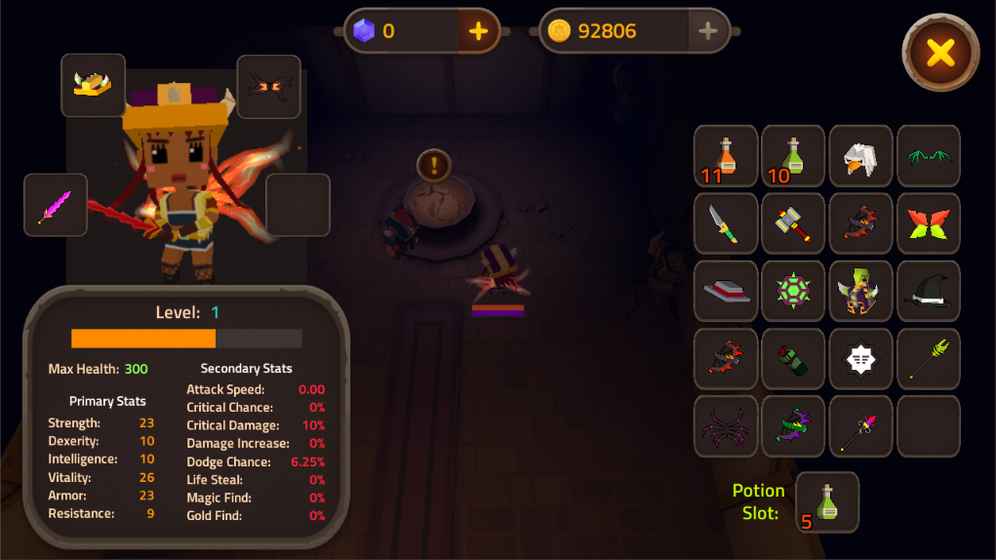
Task: Select the white eagle head item
Action: pos(861,157)
